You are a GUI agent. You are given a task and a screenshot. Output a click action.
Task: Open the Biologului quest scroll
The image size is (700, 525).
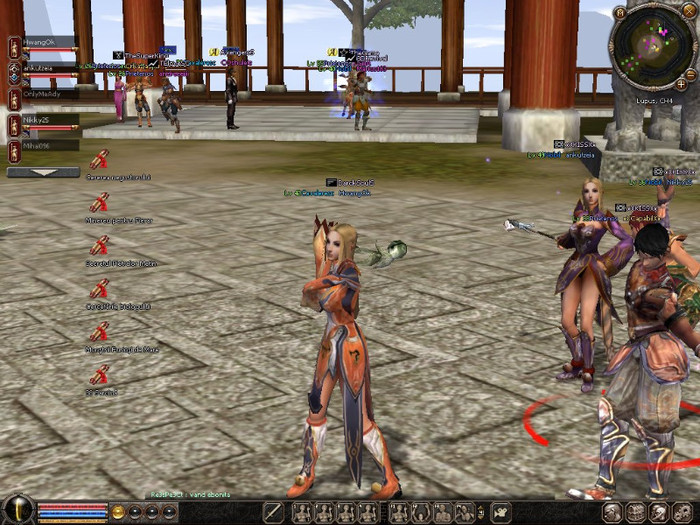pyautogui.click(x=100, y=290)
